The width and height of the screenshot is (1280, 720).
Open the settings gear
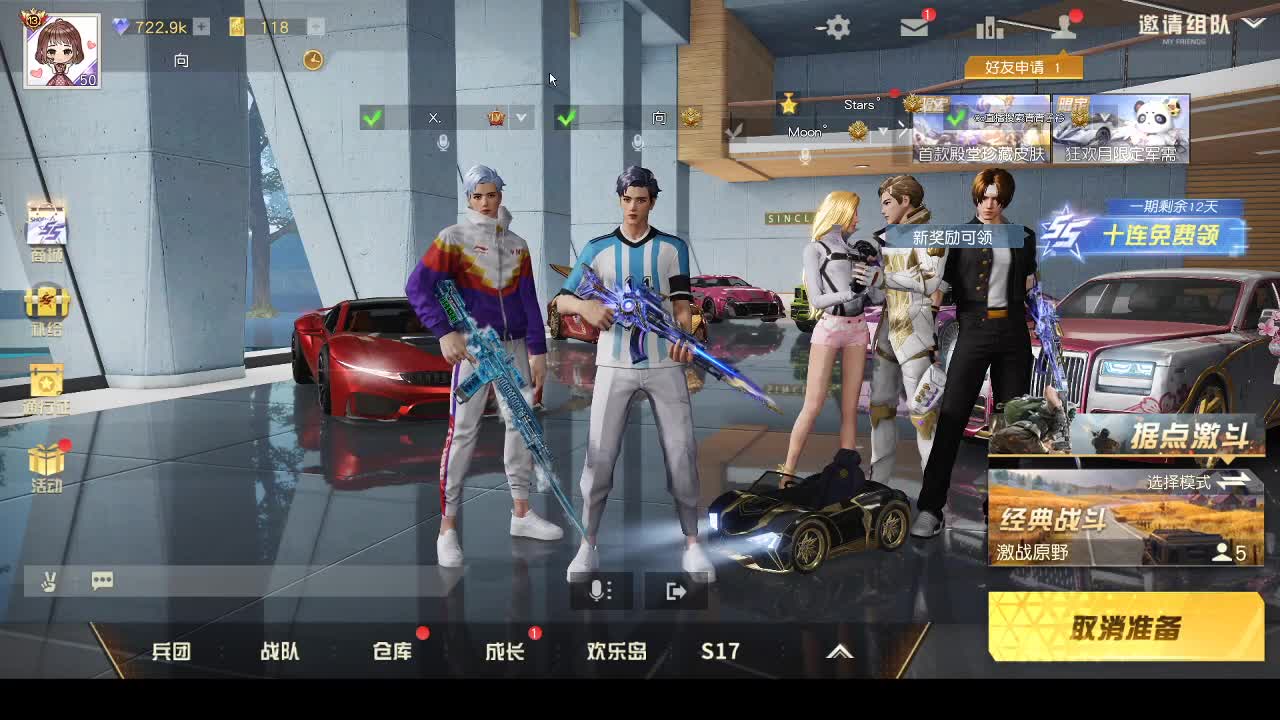[x=836, y=28]
